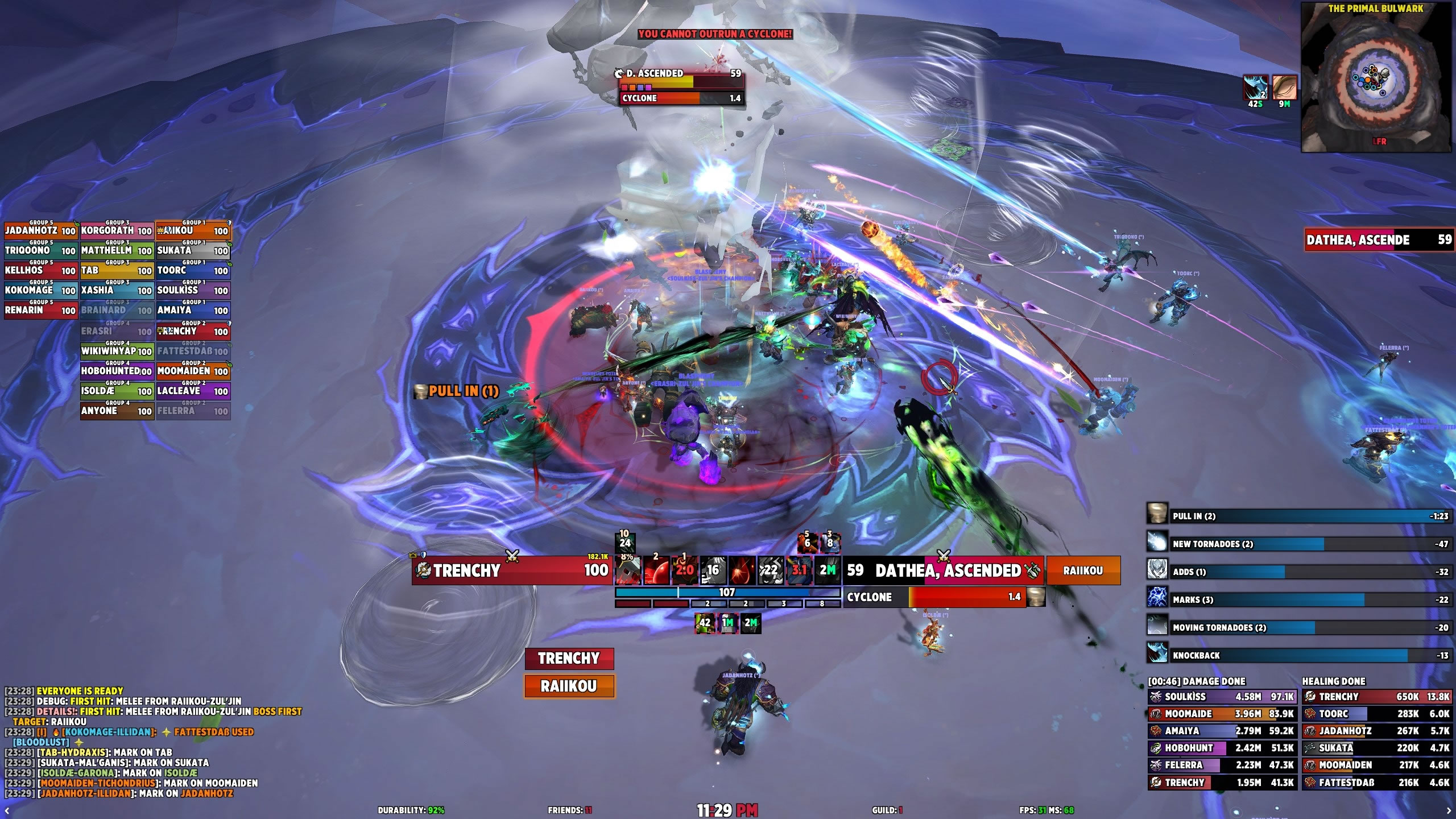The image size is (1456, 819).
Task: Click the Durability readout on bottom bar
Action: pyautogui.click(x=411, y=810)
